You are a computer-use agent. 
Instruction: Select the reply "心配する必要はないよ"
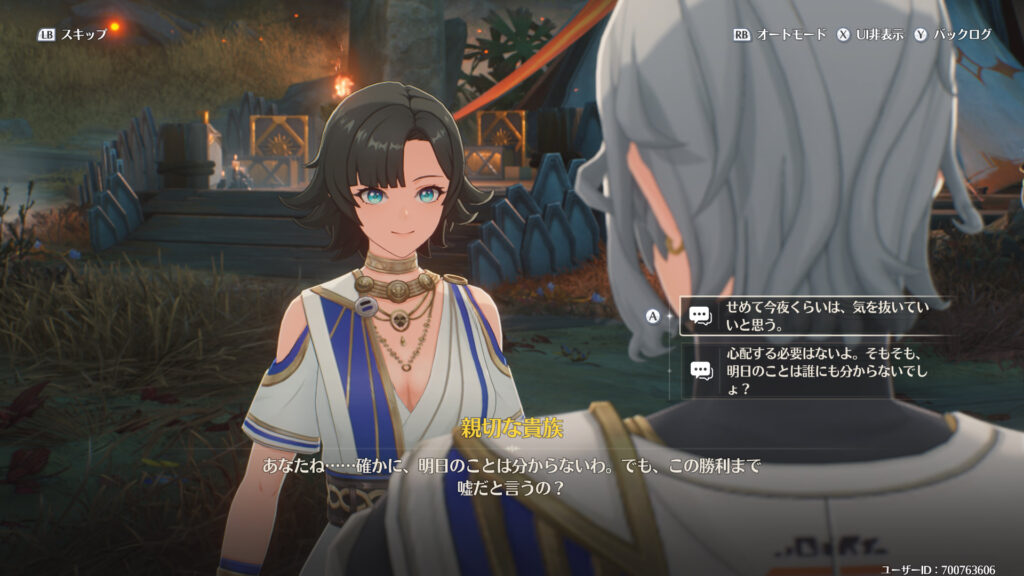tap(815, 370)
